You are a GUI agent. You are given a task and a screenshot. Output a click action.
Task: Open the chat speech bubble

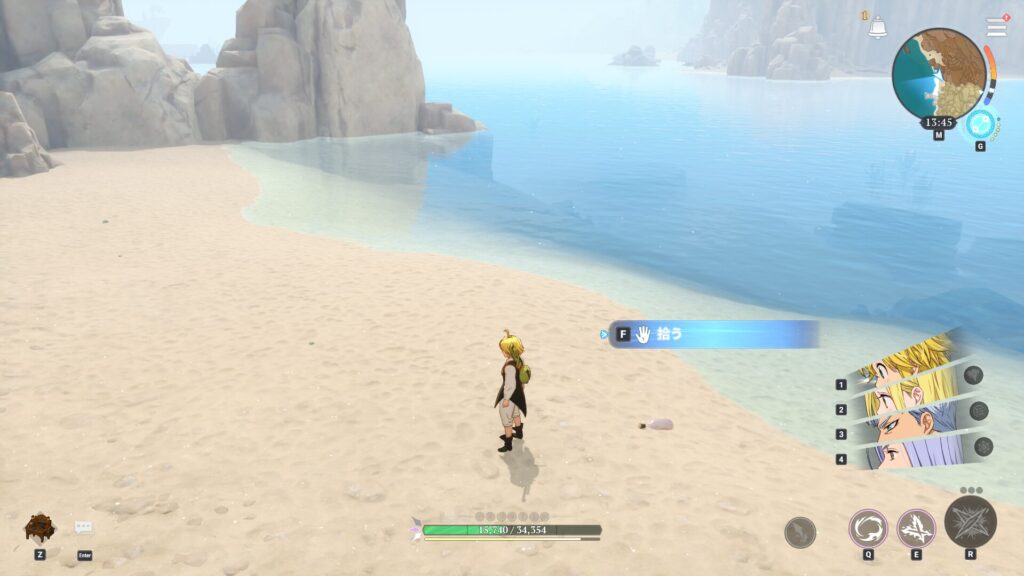click(84, 528)
